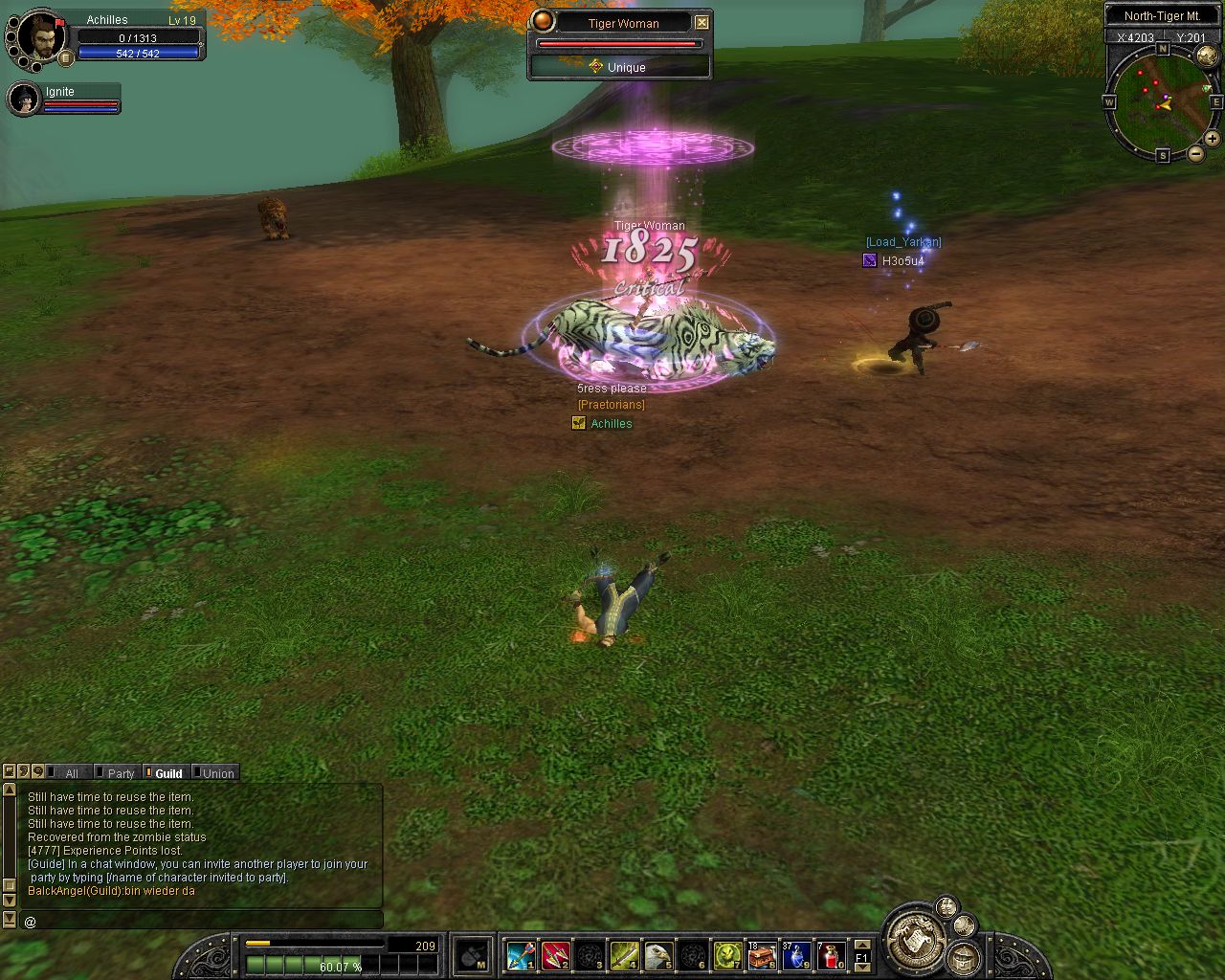Drink the blue mana potion in slot 9
The height and width of the screenshot is (980, 1225).
coord(796,955)
